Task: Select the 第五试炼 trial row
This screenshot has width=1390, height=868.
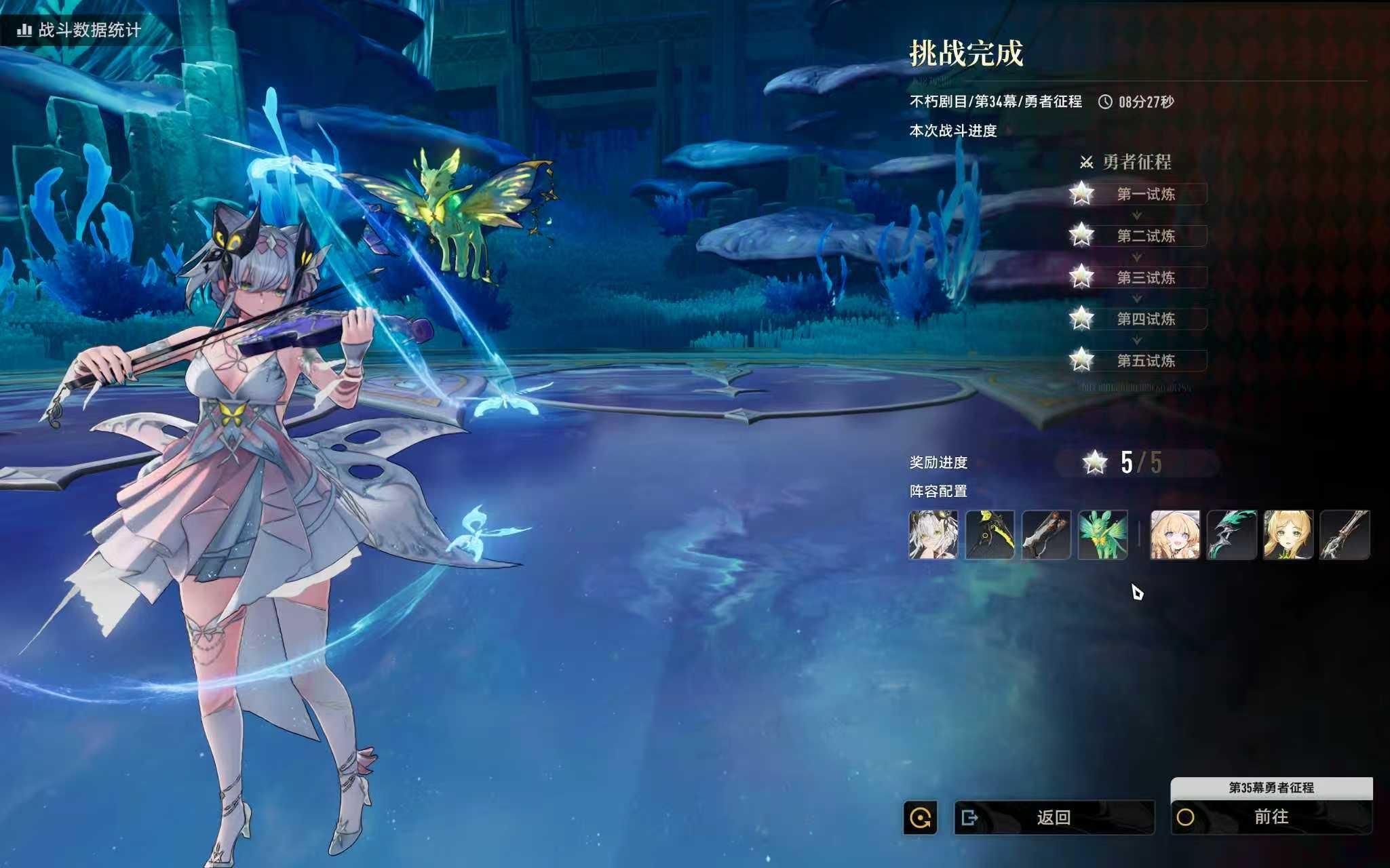Action: [x=1145, y=361]
